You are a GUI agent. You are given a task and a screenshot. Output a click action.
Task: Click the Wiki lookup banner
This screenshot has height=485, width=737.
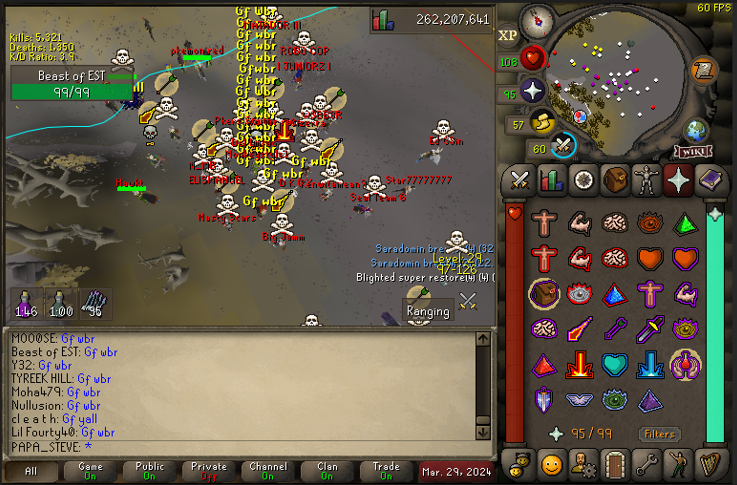click(694, 152)
